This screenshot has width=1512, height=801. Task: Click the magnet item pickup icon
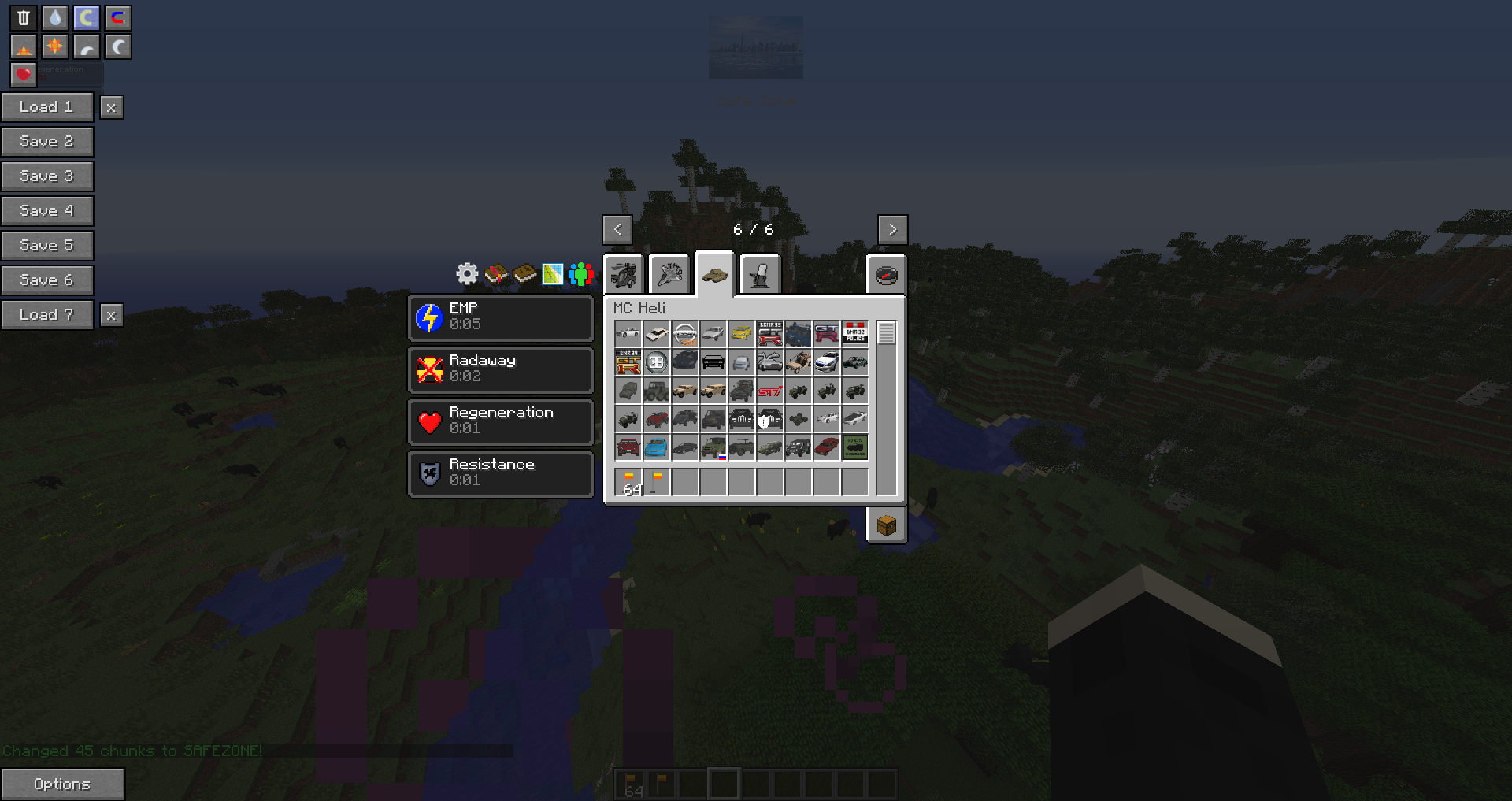117,17
